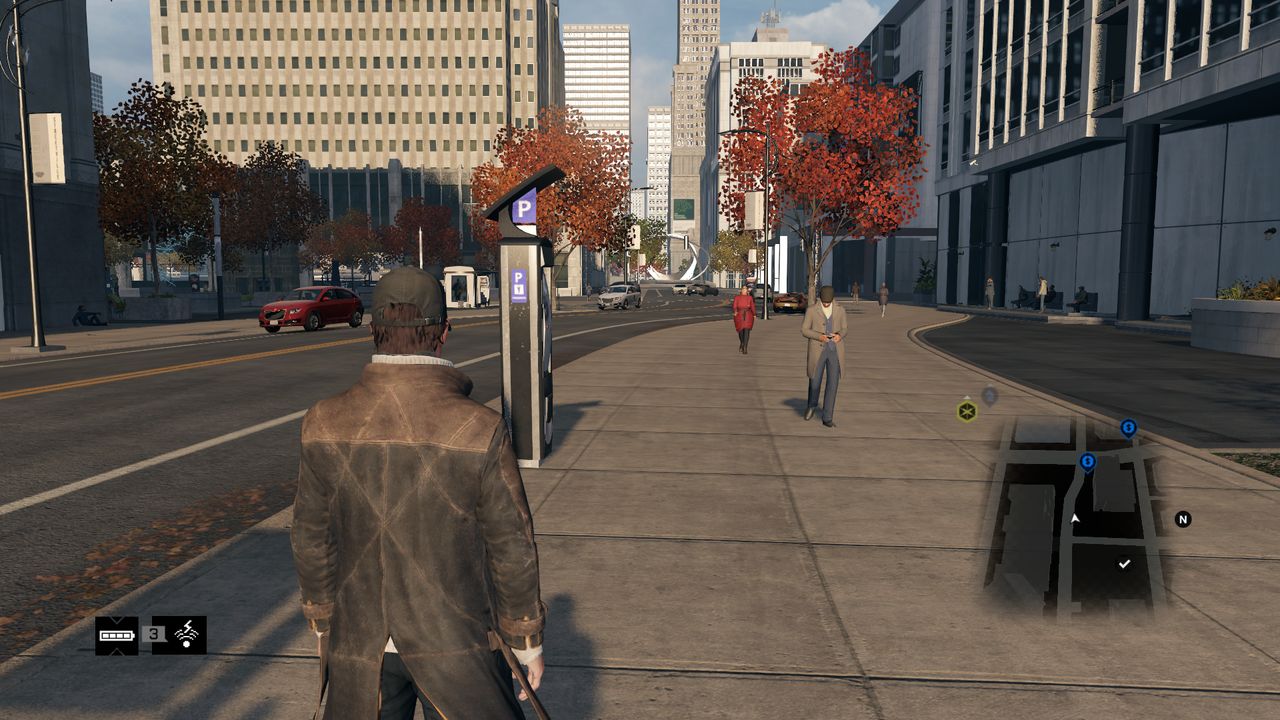Click the N compass indicator

[1183, 519]
